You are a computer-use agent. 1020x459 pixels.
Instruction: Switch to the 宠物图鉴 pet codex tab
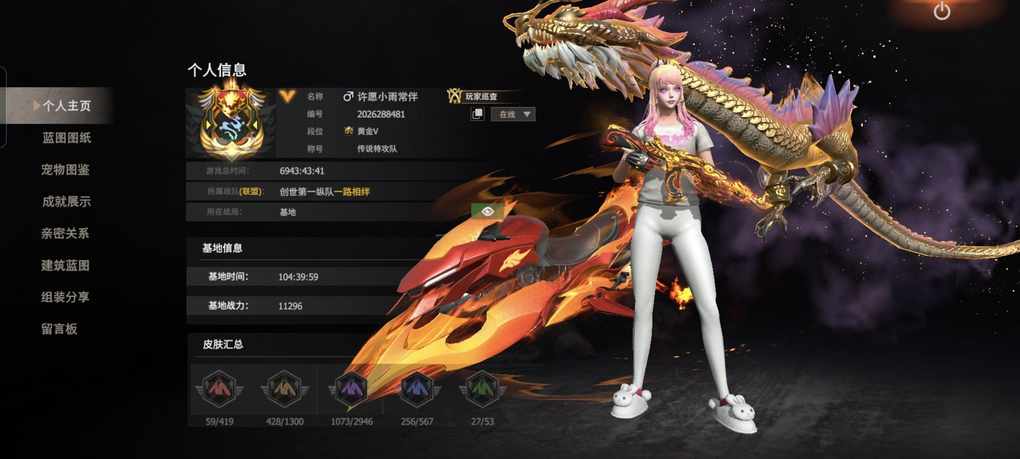click(x=66, y=169)
